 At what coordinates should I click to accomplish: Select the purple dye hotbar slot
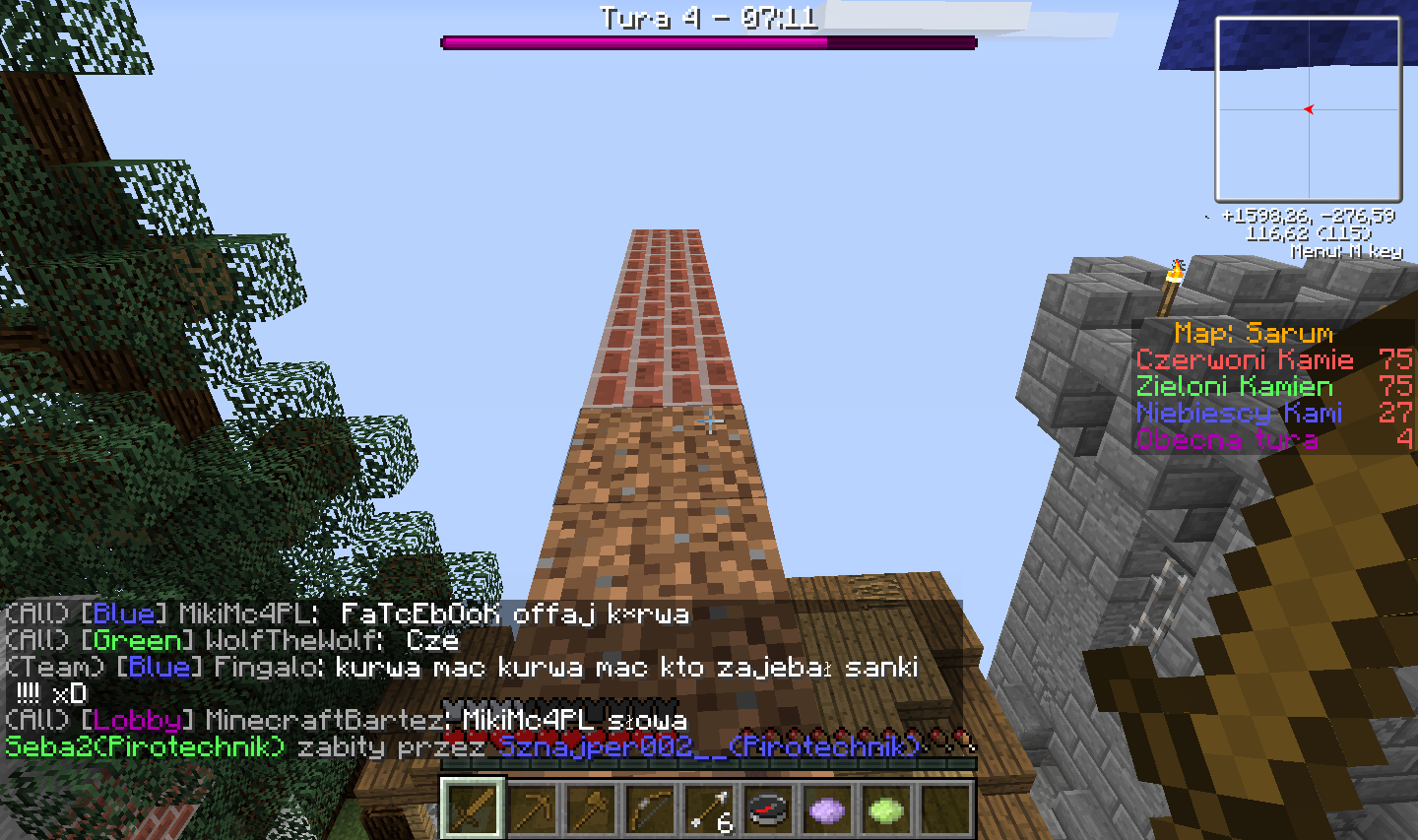828,809
